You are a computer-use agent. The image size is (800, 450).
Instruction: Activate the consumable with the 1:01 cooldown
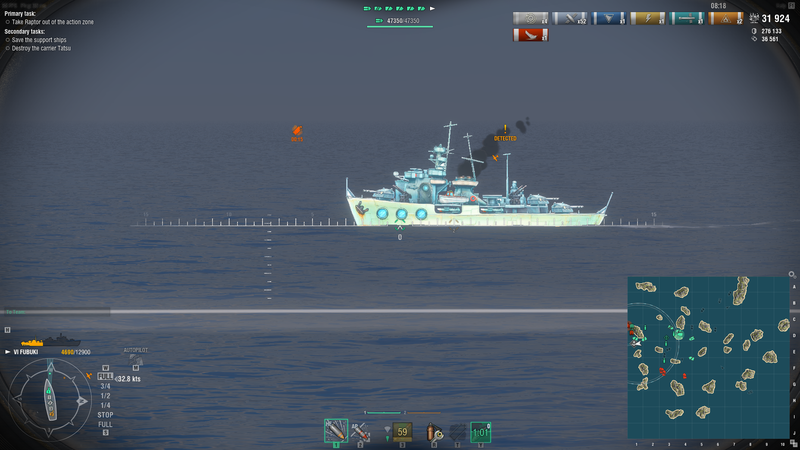point(480,432)
